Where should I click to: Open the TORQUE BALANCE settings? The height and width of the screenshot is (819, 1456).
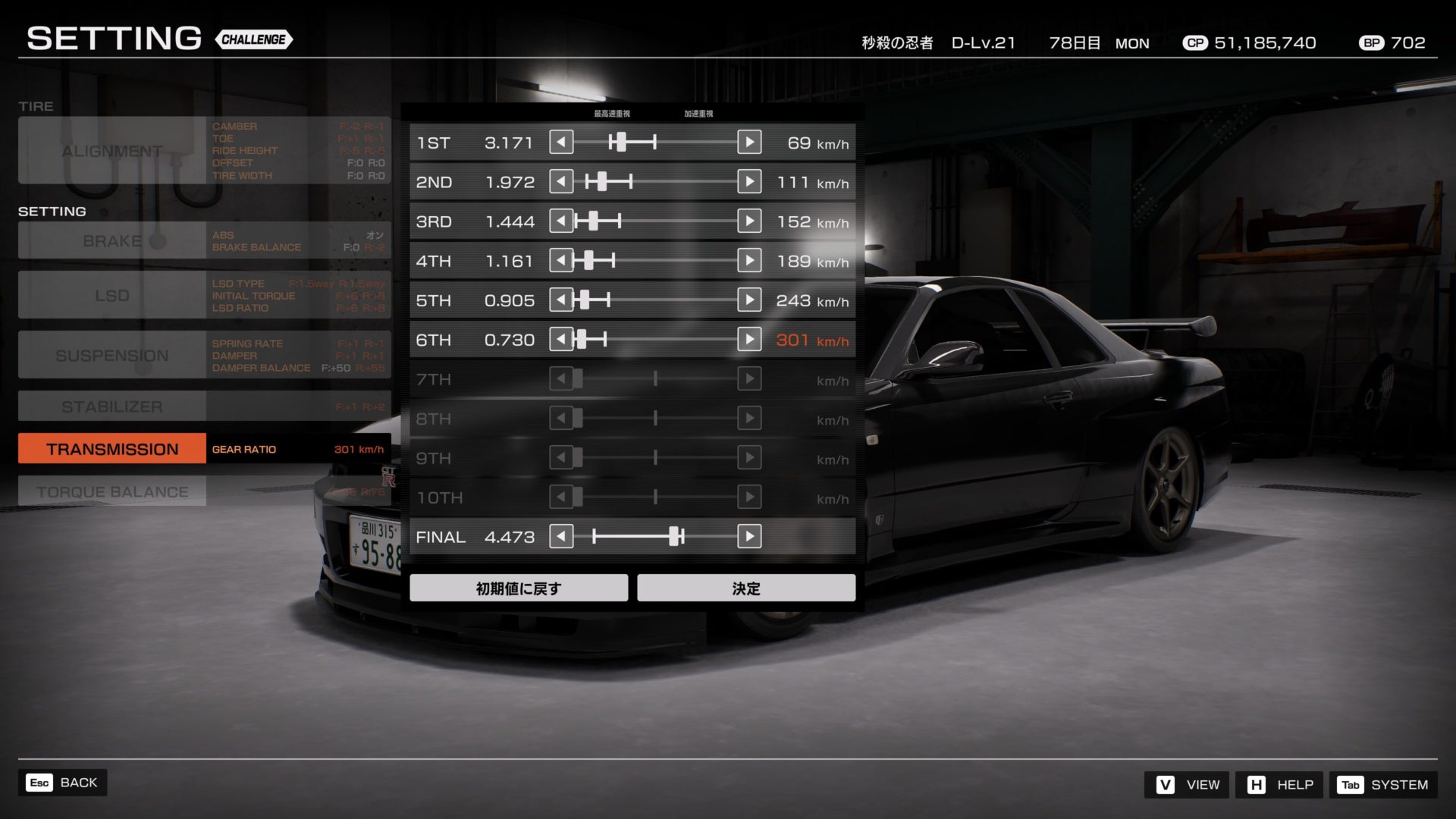click(x=112, y=491)
